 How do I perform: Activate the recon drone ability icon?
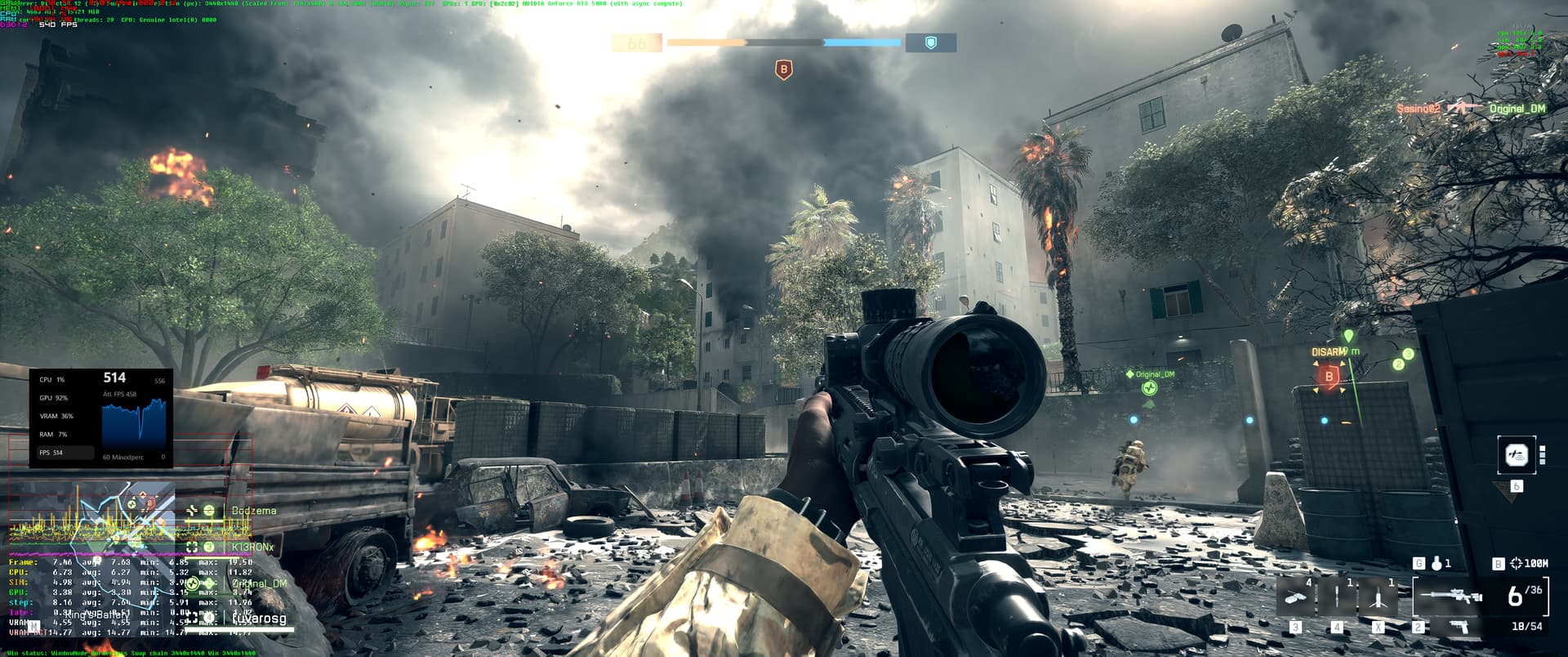(x=1517, y=456)
